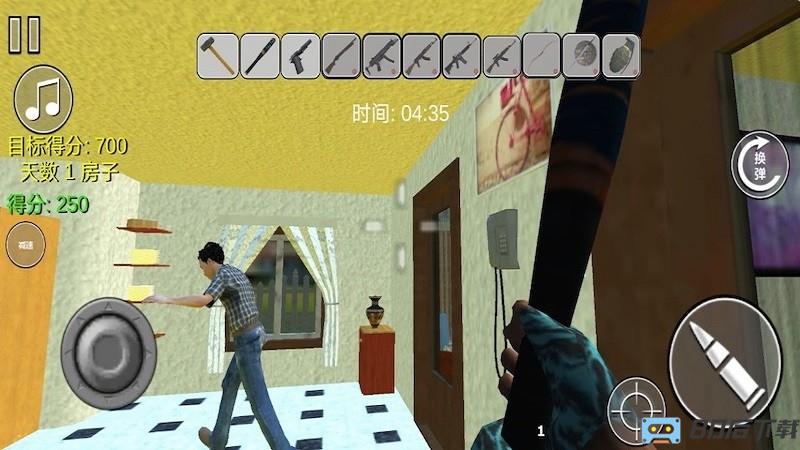This screenshot has height=450, width=800.
Task: Tap the small brown round button
Action: click(x=25, y=245)
